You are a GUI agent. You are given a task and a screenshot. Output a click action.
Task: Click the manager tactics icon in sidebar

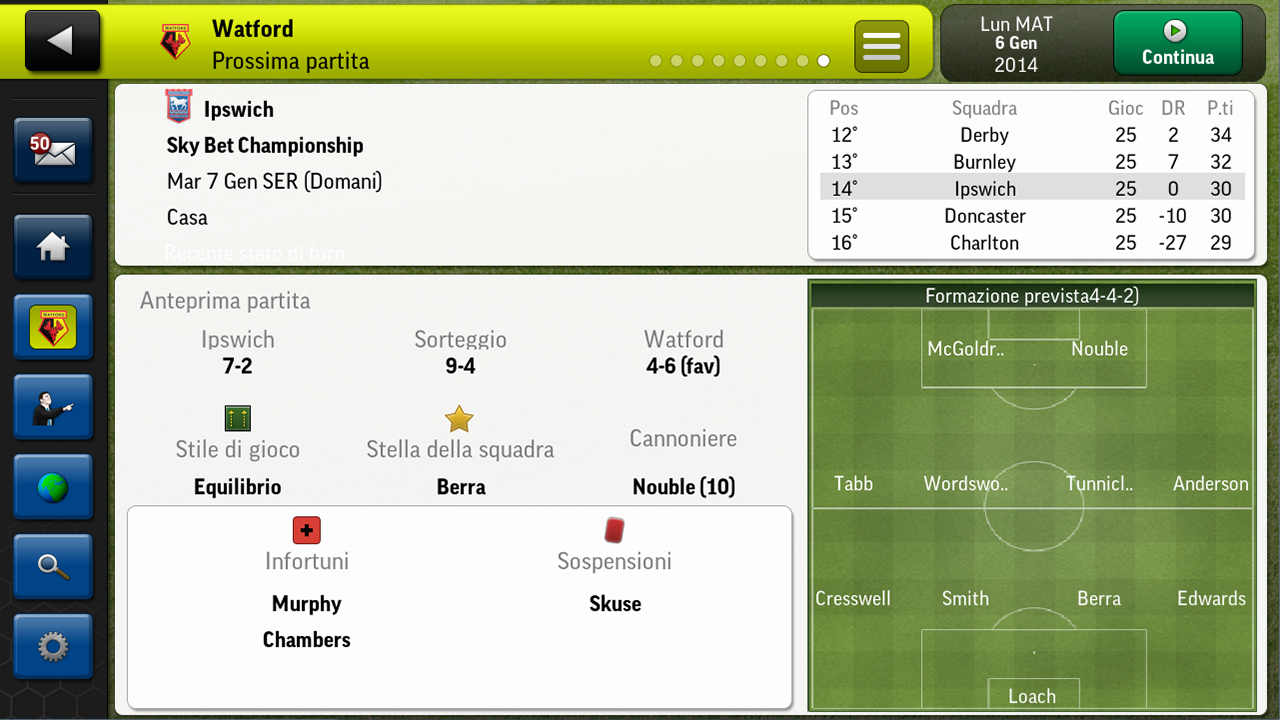click(53, 407)
